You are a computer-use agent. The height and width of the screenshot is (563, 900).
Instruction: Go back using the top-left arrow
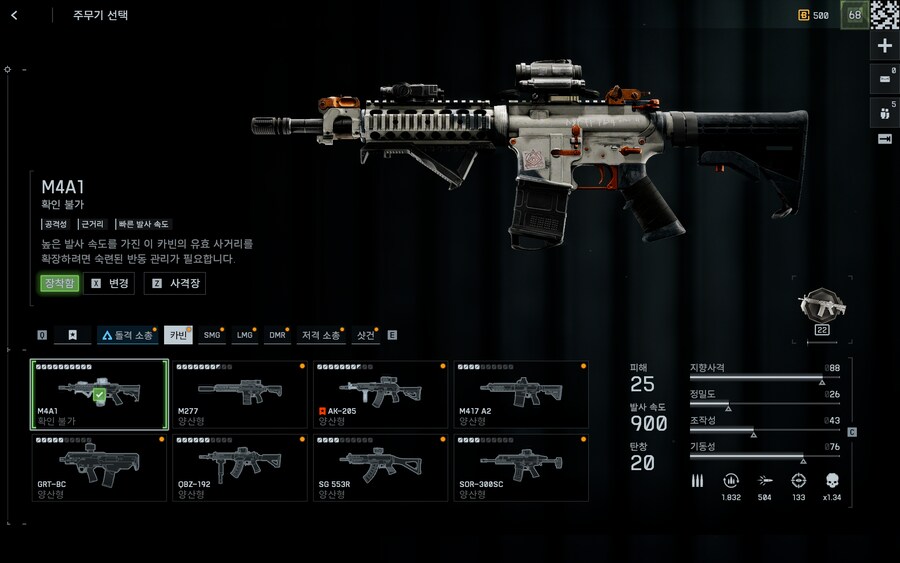[x=15, y=16]
